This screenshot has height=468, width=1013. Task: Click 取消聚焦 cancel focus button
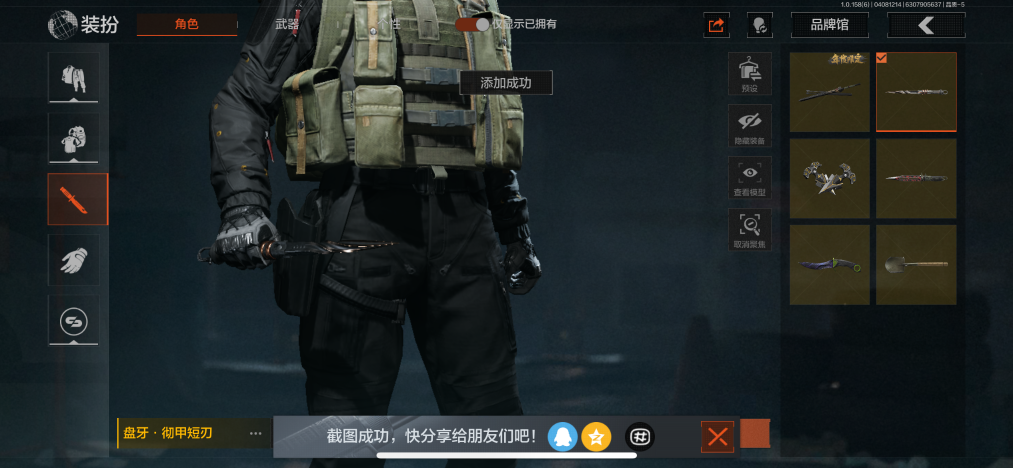(x=749, y=230)
